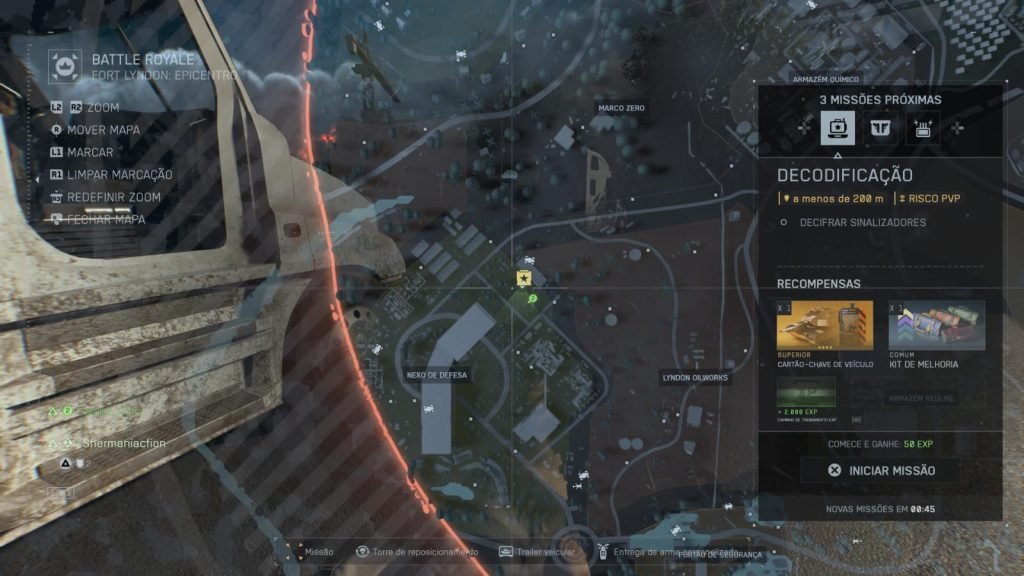
Task: Cycle to the previous mission with the left arrow
Action: (805, 128)
